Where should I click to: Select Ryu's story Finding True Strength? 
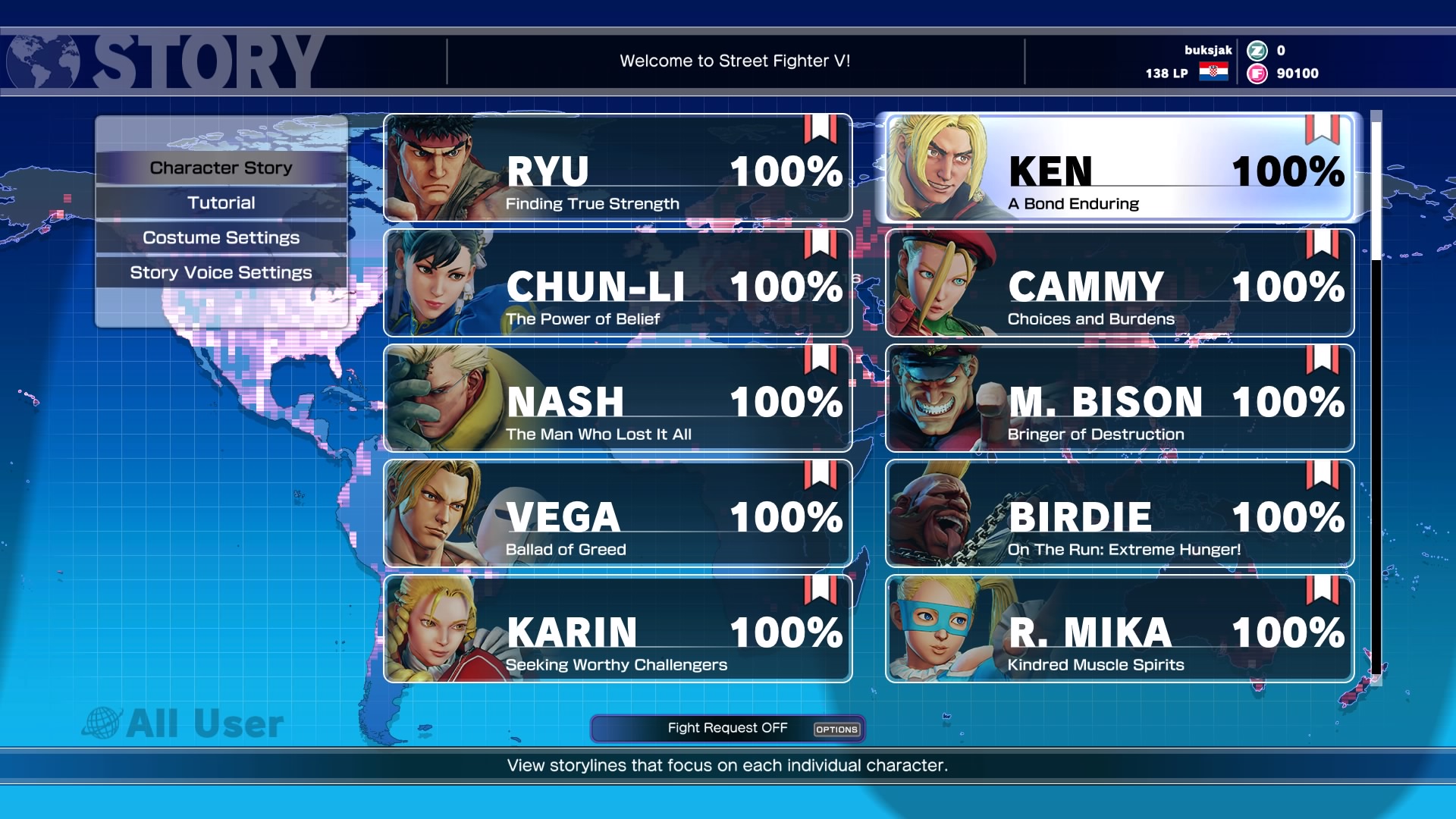pos(617,168)
